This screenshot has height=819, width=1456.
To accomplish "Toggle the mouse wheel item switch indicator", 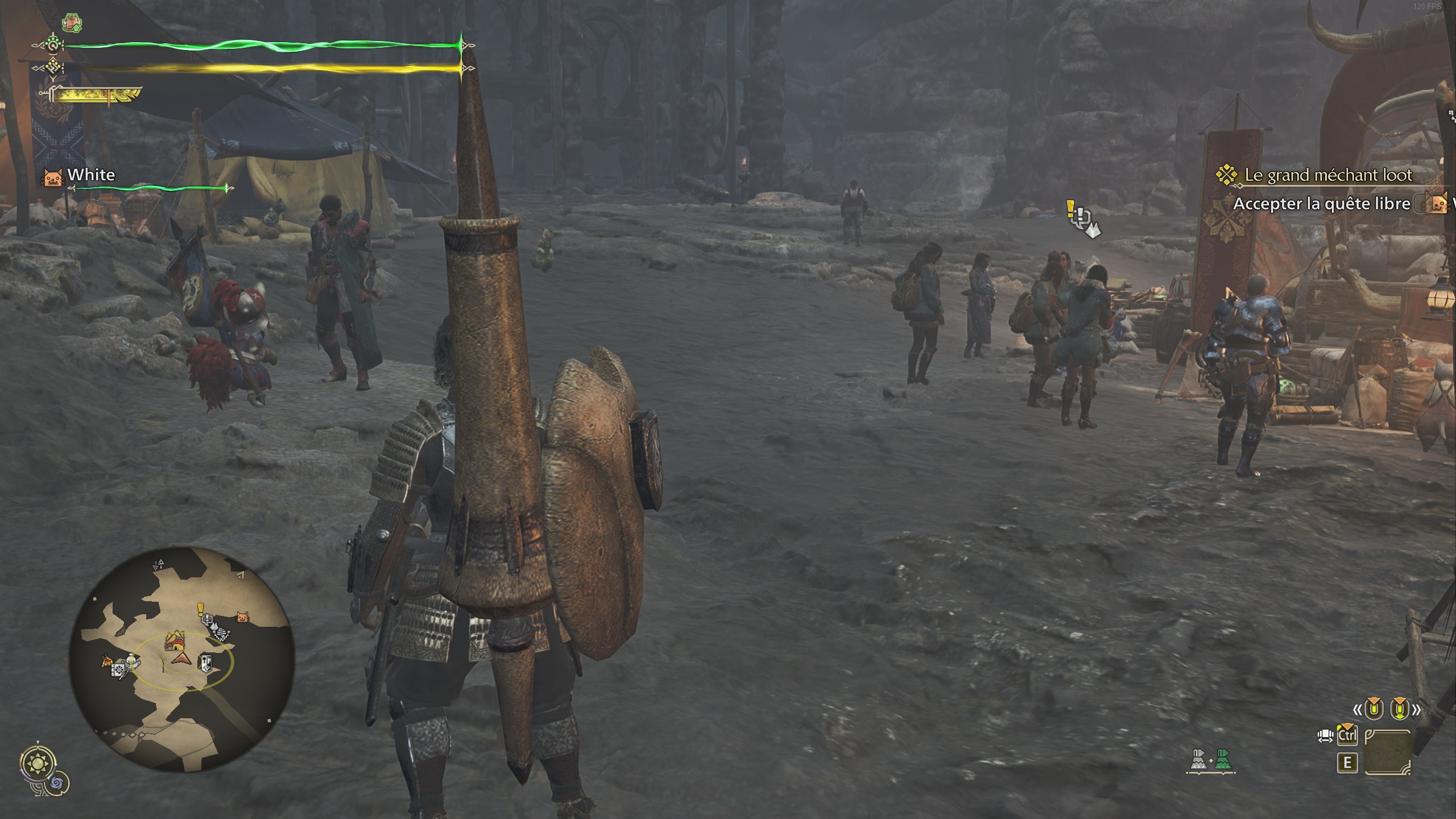I will (x=1325, y=736).
